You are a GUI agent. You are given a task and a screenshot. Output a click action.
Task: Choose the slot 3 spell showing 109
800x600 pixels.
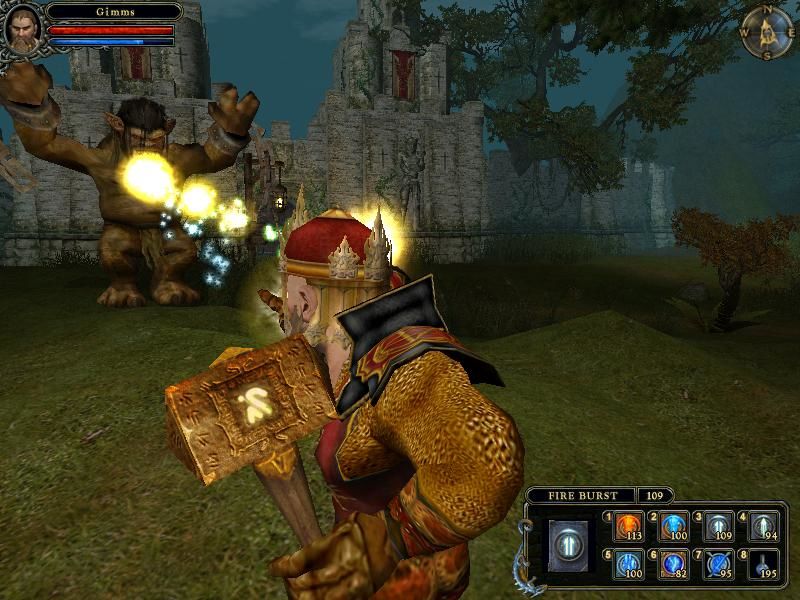pos(718,526)
